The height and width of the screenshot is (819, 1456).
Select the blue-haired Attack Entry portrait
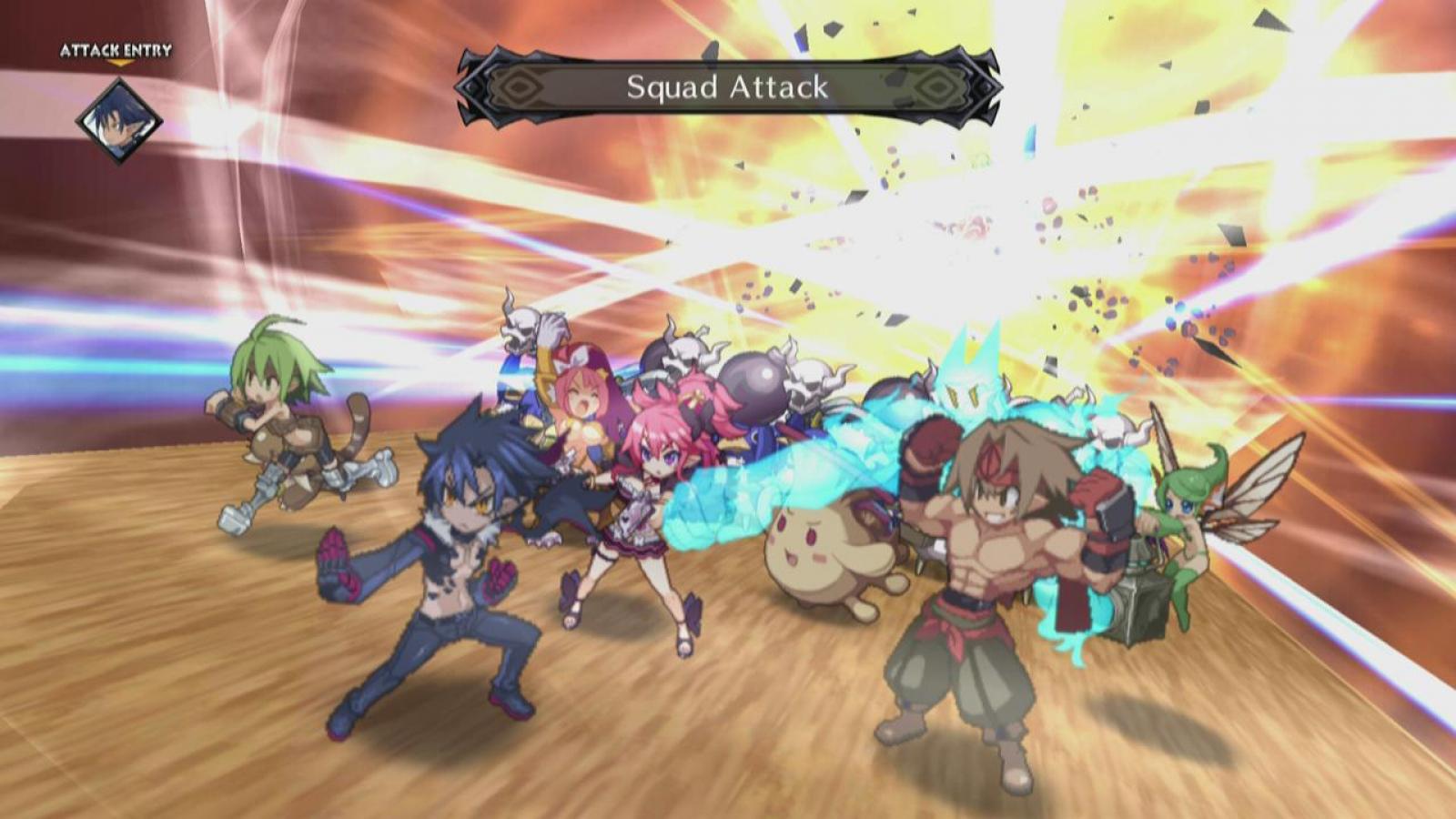tap(118, 120)
